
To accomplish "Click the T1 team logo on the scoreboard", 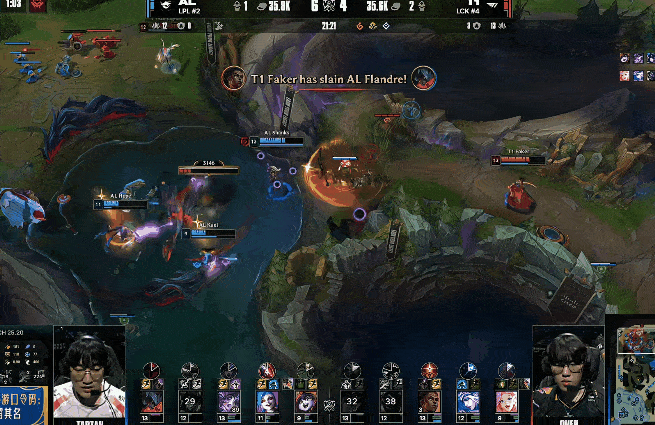I will point(492,7).
